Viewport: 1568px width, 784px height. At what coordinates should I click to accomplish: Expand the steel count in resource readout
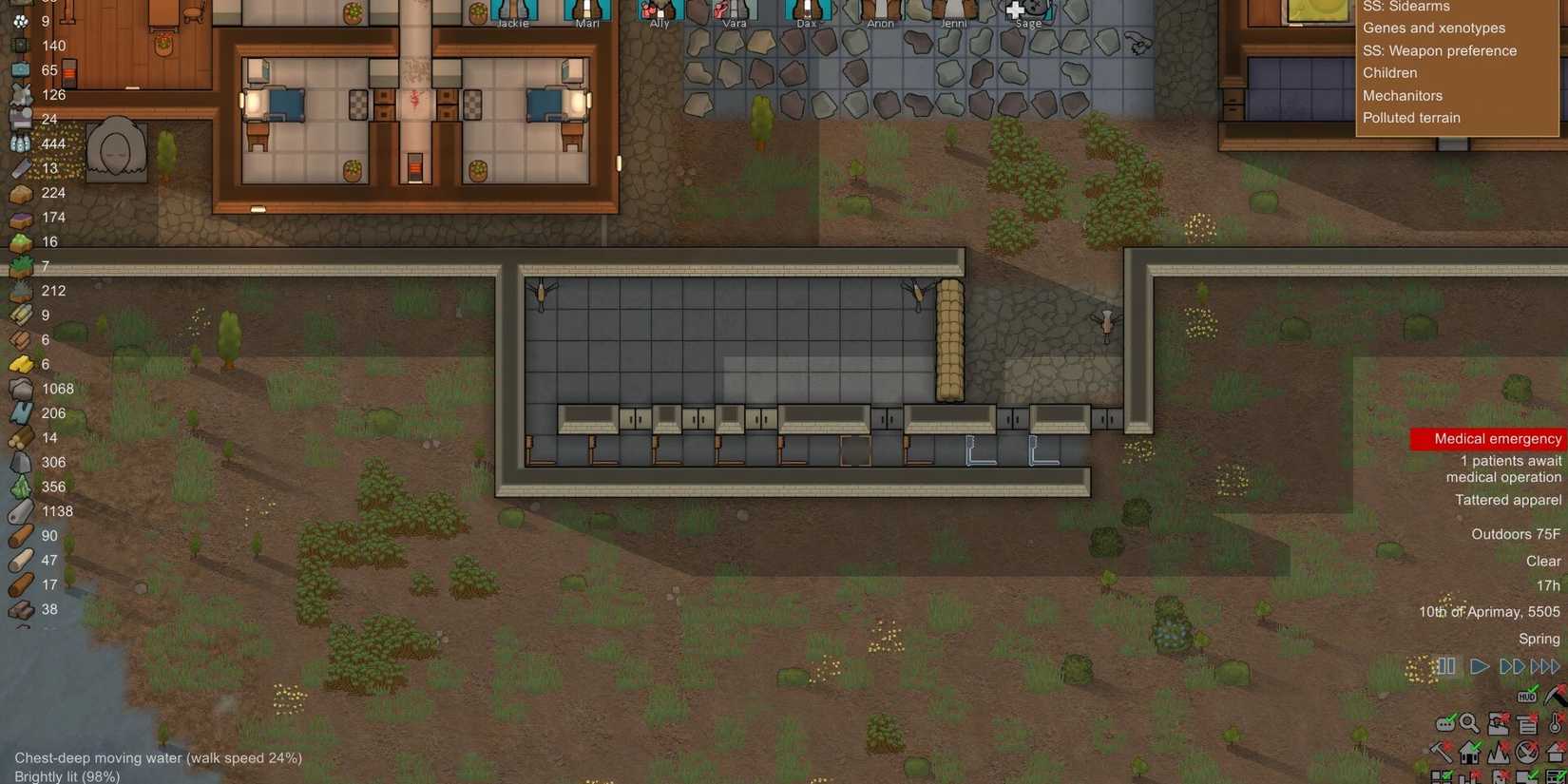pyautogui.click(x=21, y=388)
